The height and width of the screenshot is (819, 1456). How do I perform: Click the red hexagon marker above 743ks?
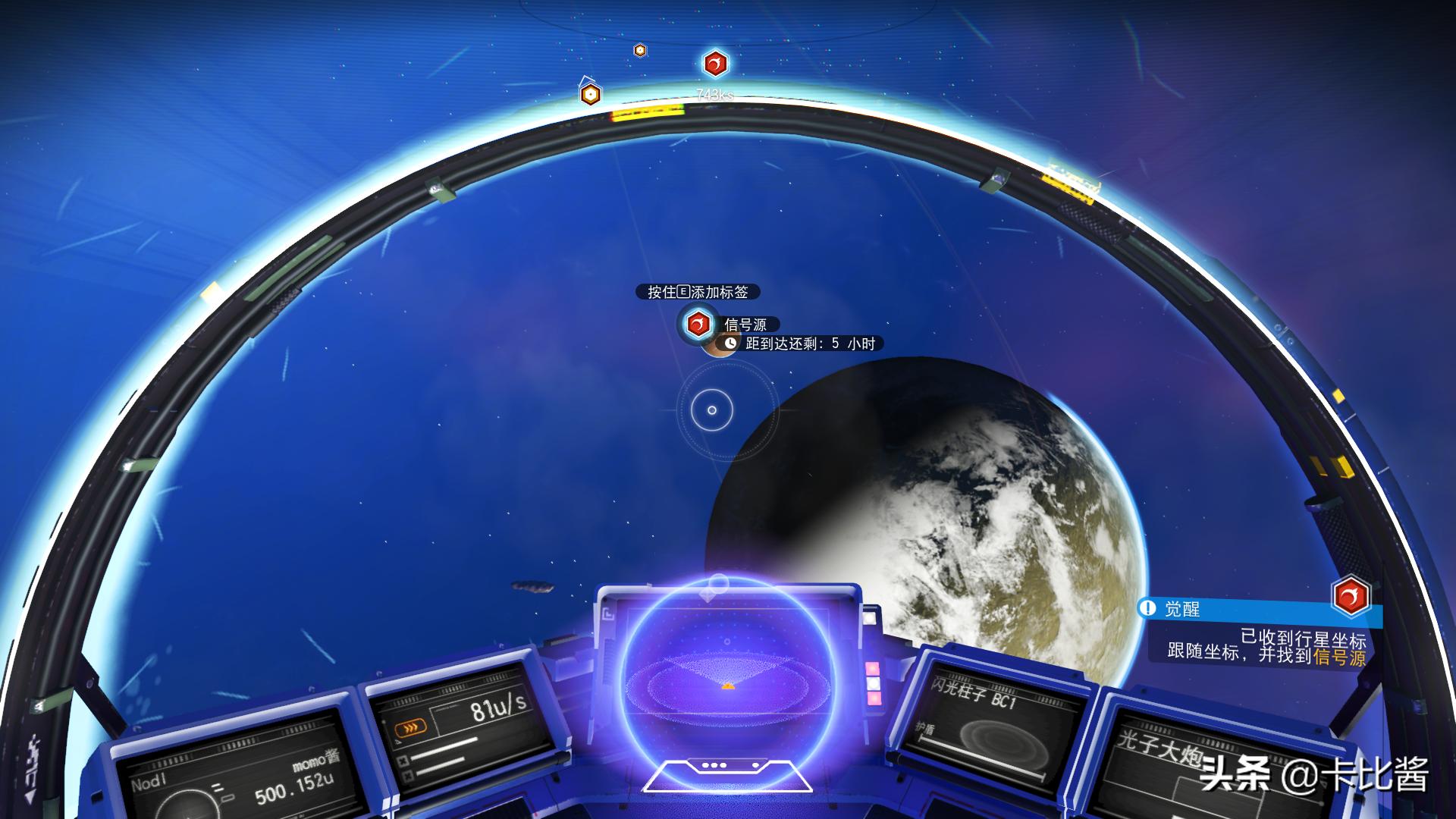715,64
